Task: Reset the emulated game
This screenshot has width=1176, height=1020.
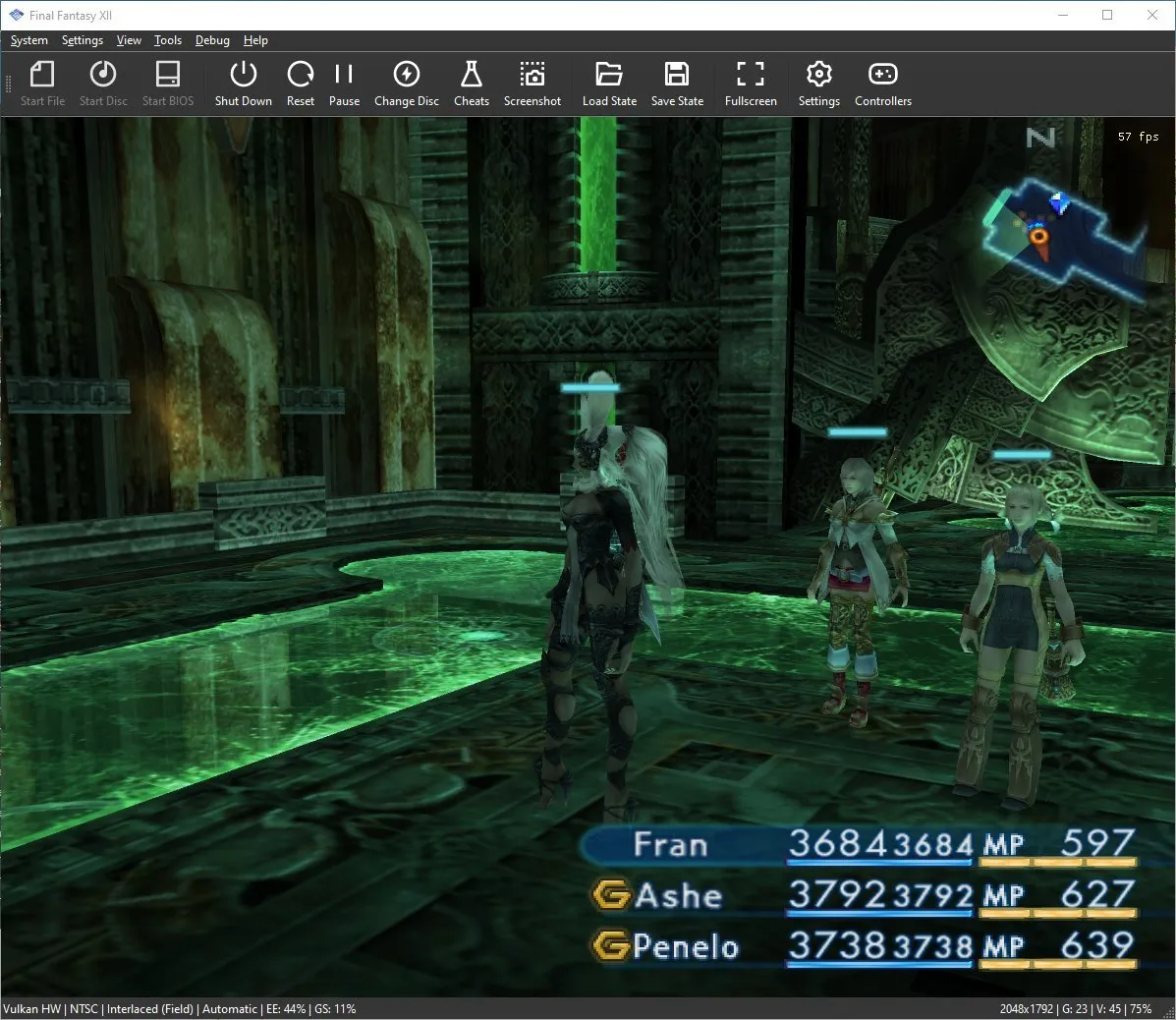Action: (x=300, y=84)
